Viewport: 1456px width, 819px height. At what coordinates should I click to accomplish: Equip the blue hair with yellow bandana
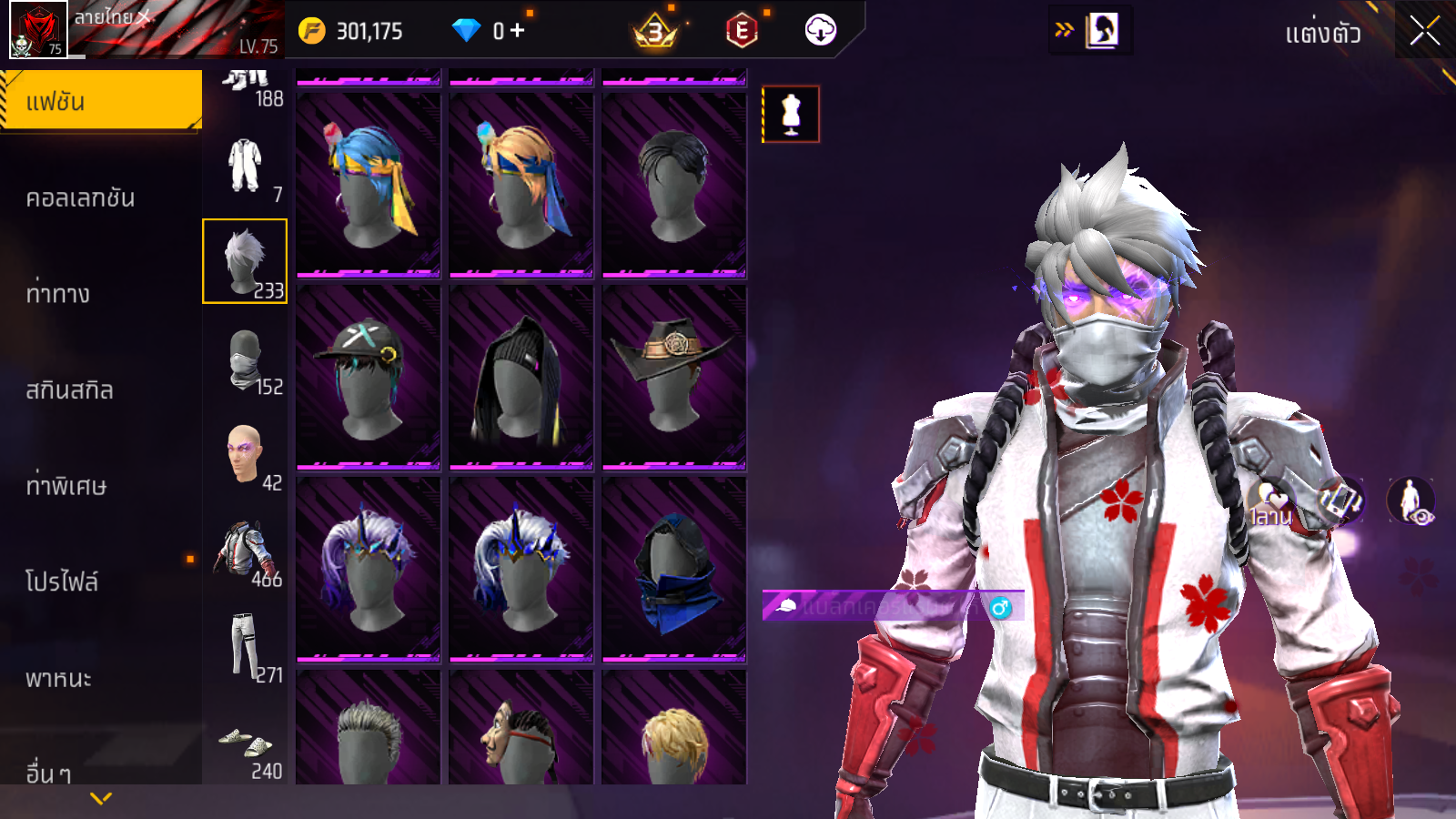coord(369,185)
